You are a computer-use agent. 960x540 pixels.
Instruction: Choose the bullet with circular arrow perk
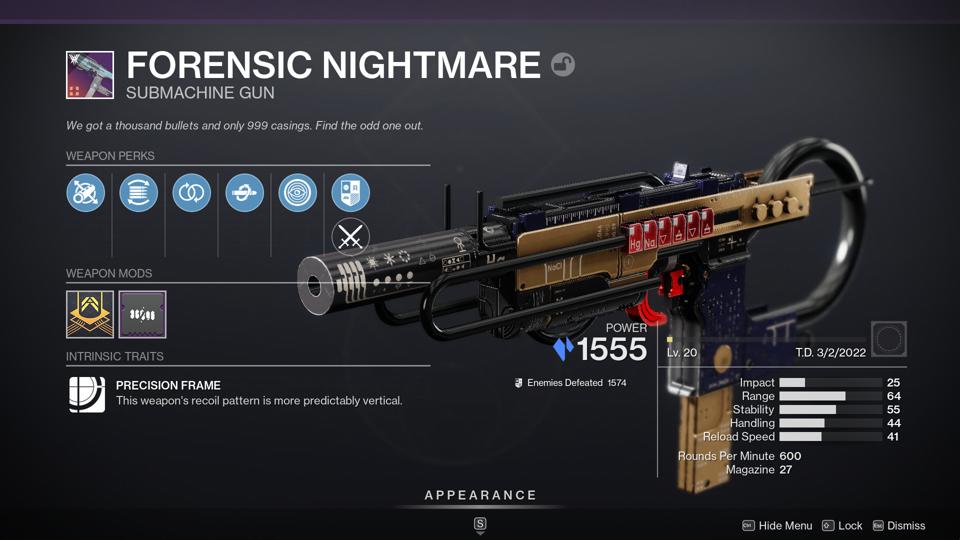coord(245,193)
